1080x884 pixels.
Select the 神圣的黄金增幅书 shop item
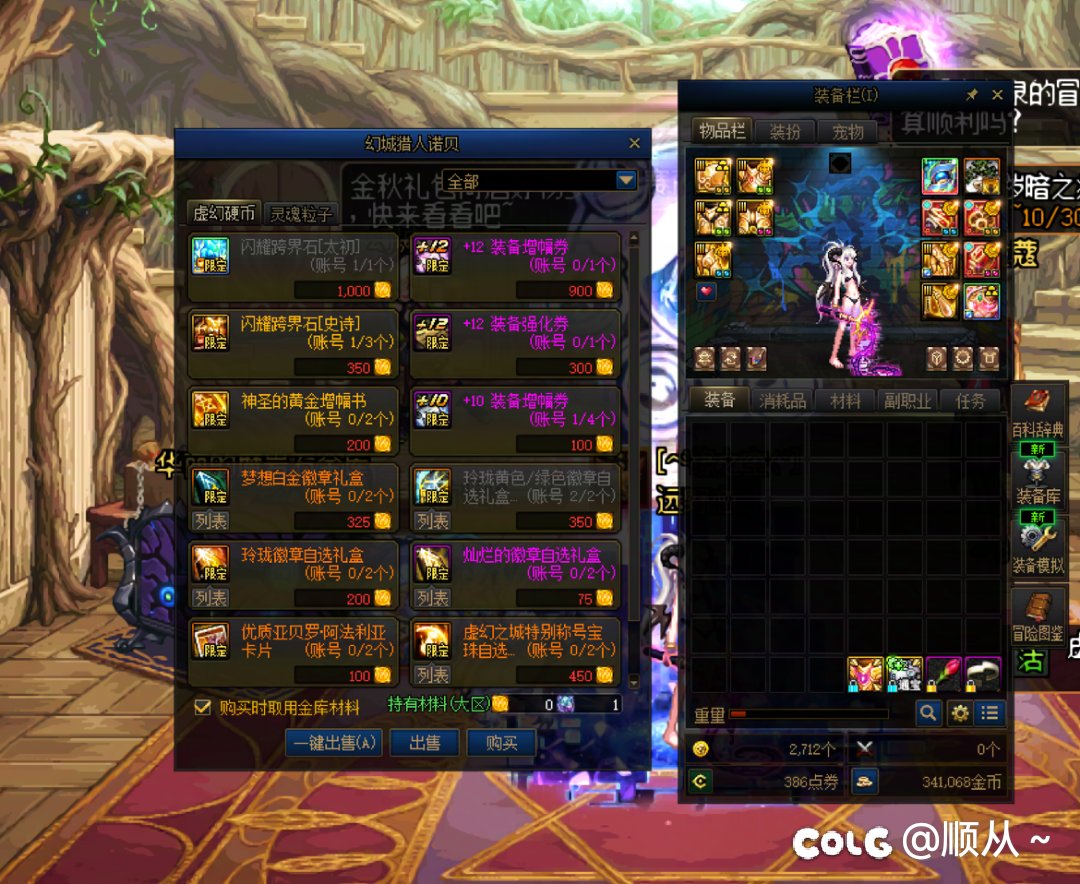pyautogui.click(x=294, y=421)
